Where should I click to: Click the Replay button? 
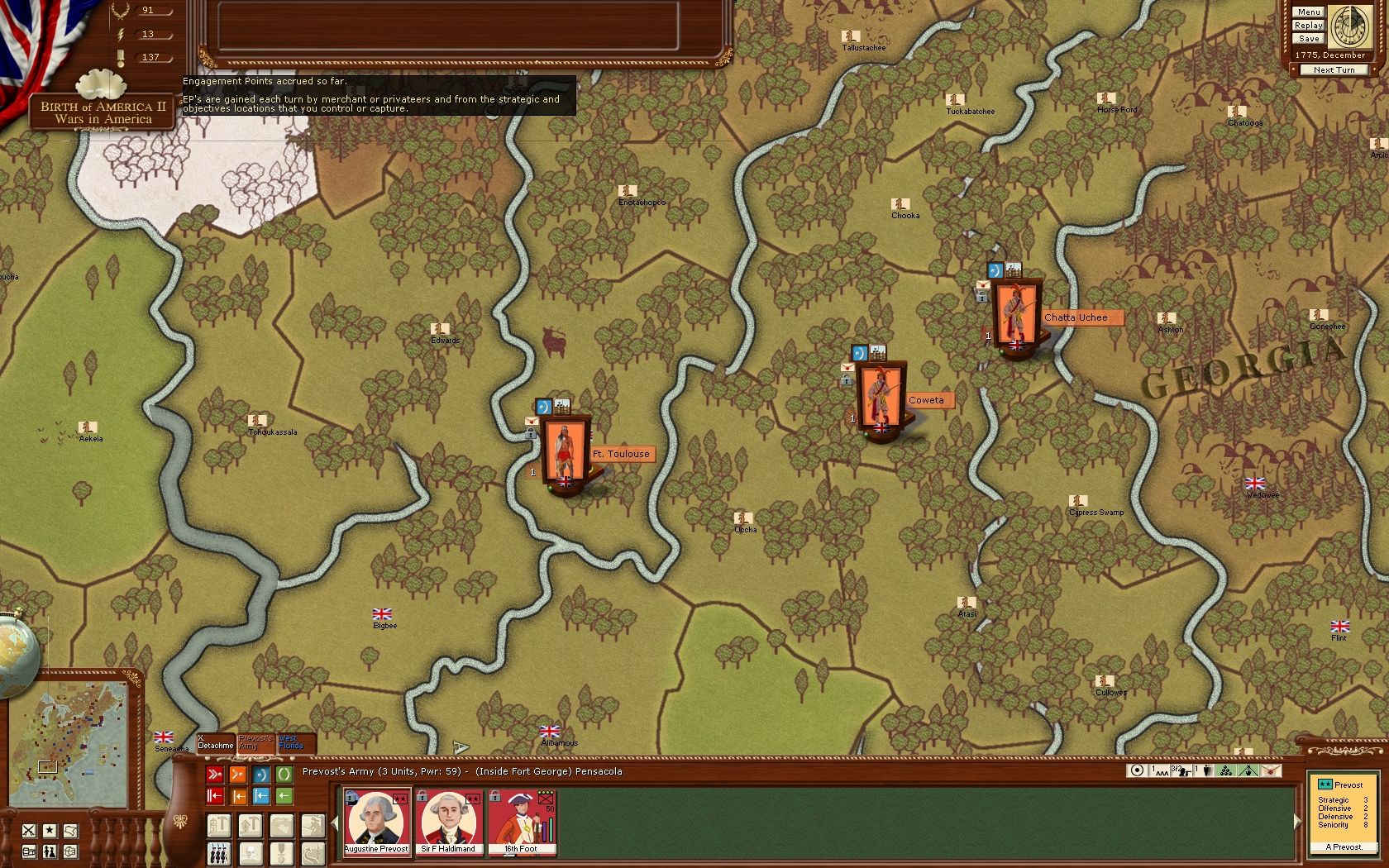pyautogui.click(x=1309, y=26)
